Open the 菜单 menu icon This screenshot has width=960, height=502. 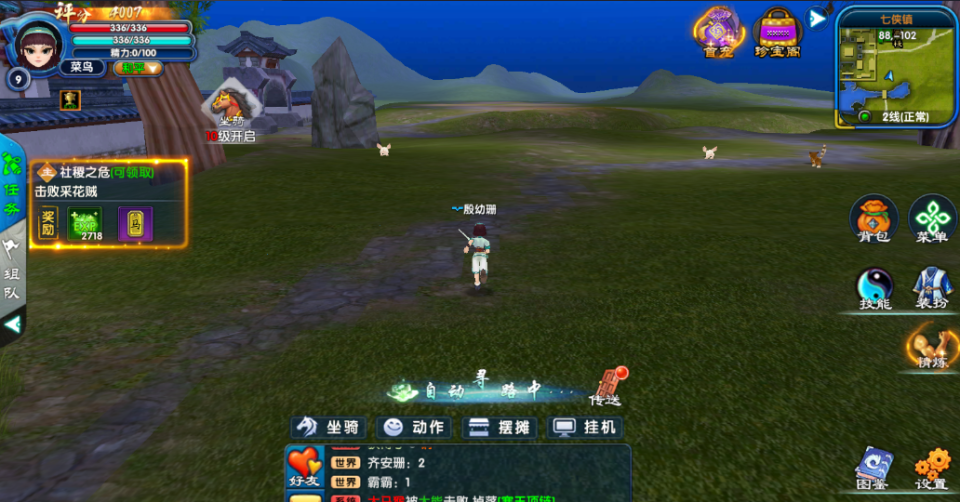(931, 220)
